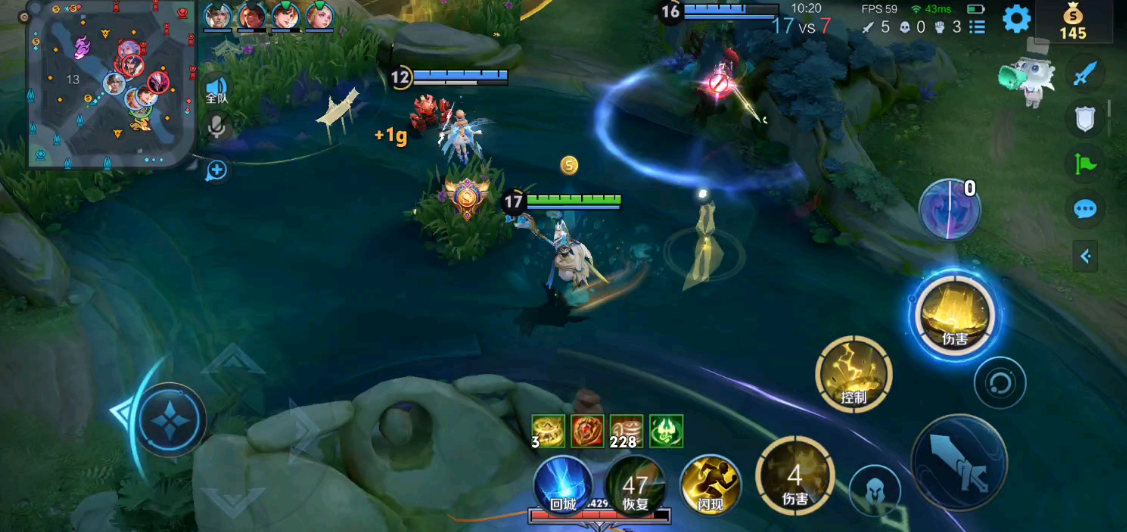This screenshot has height=532, width=1127.
Task: Recall to base with 回城
Action: point(562,484)
